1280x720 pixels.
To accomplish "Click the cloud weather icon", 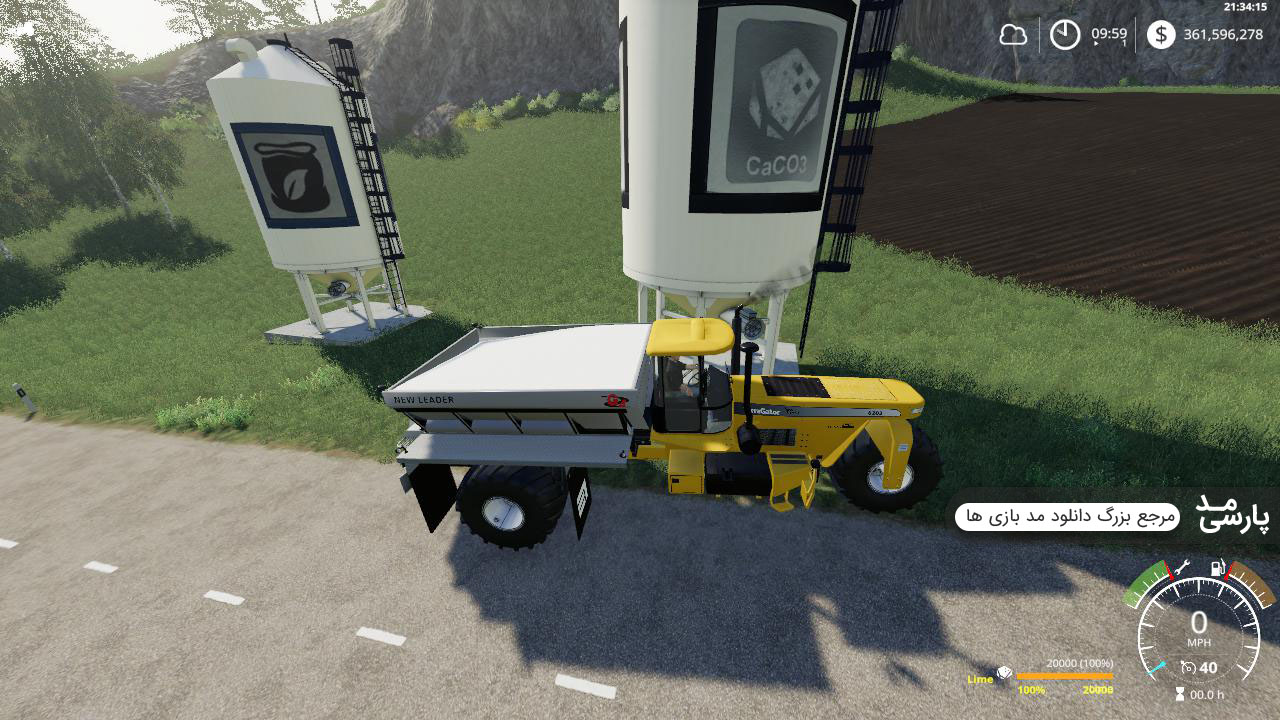I will [1013, 35].
